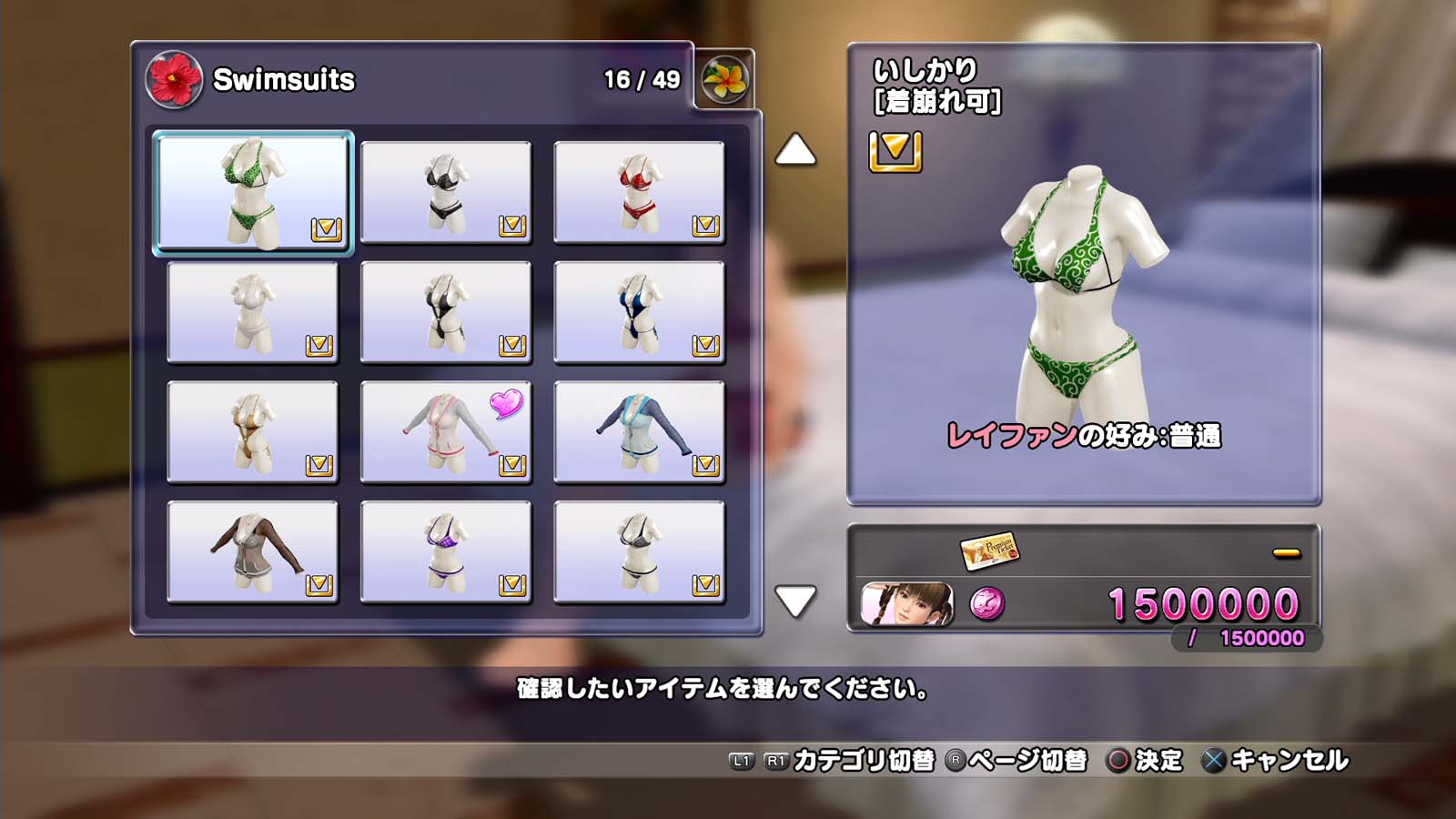Screen dimensions: 1456x819
Task: Pick the brown-sleeved jacket swimsuit slot
Action: (x=253, y=552)
